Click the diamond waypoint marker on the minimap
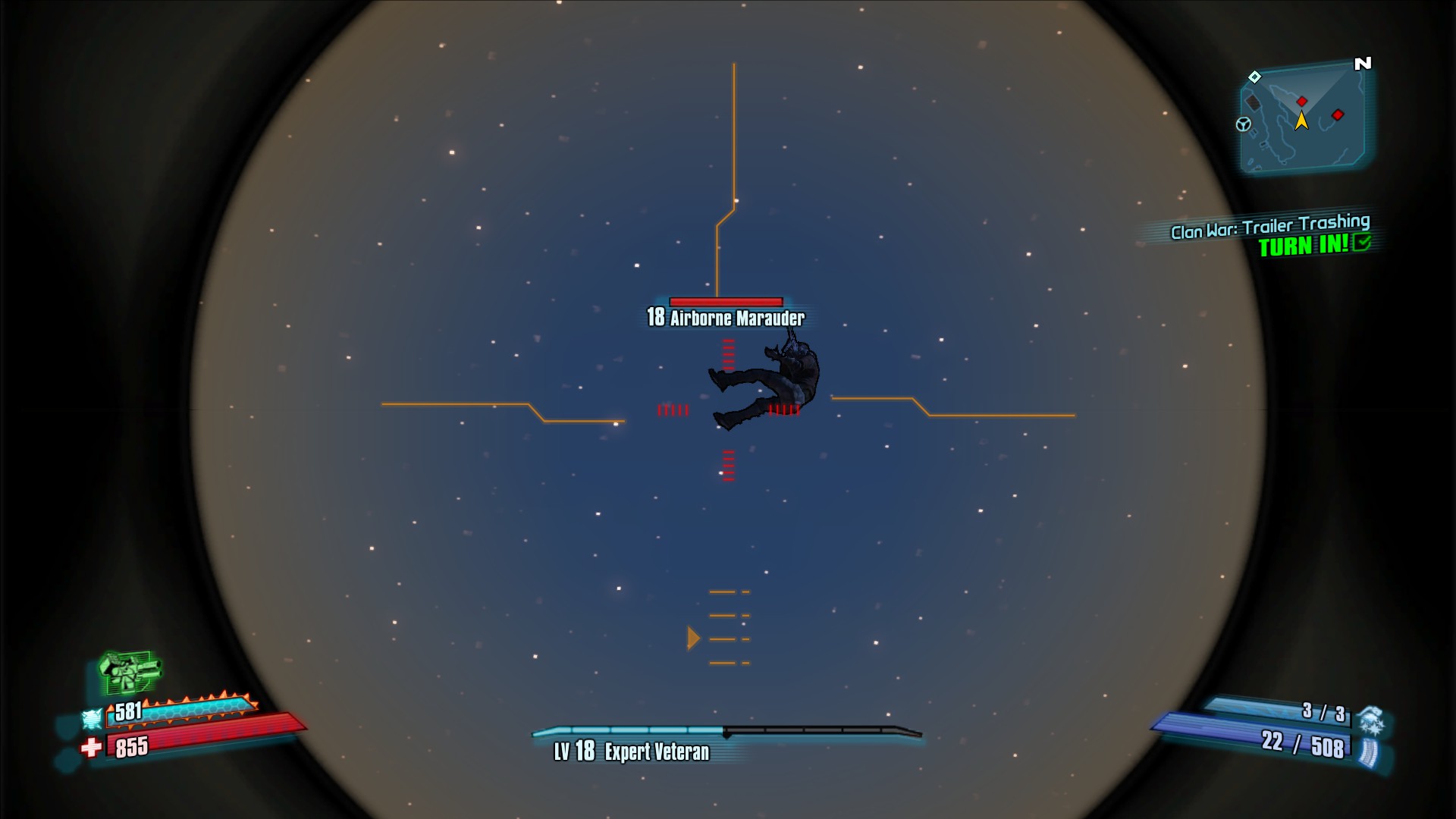This screenshot has height=819, width=1456. pyautogui.click(x=1255, y=77)
